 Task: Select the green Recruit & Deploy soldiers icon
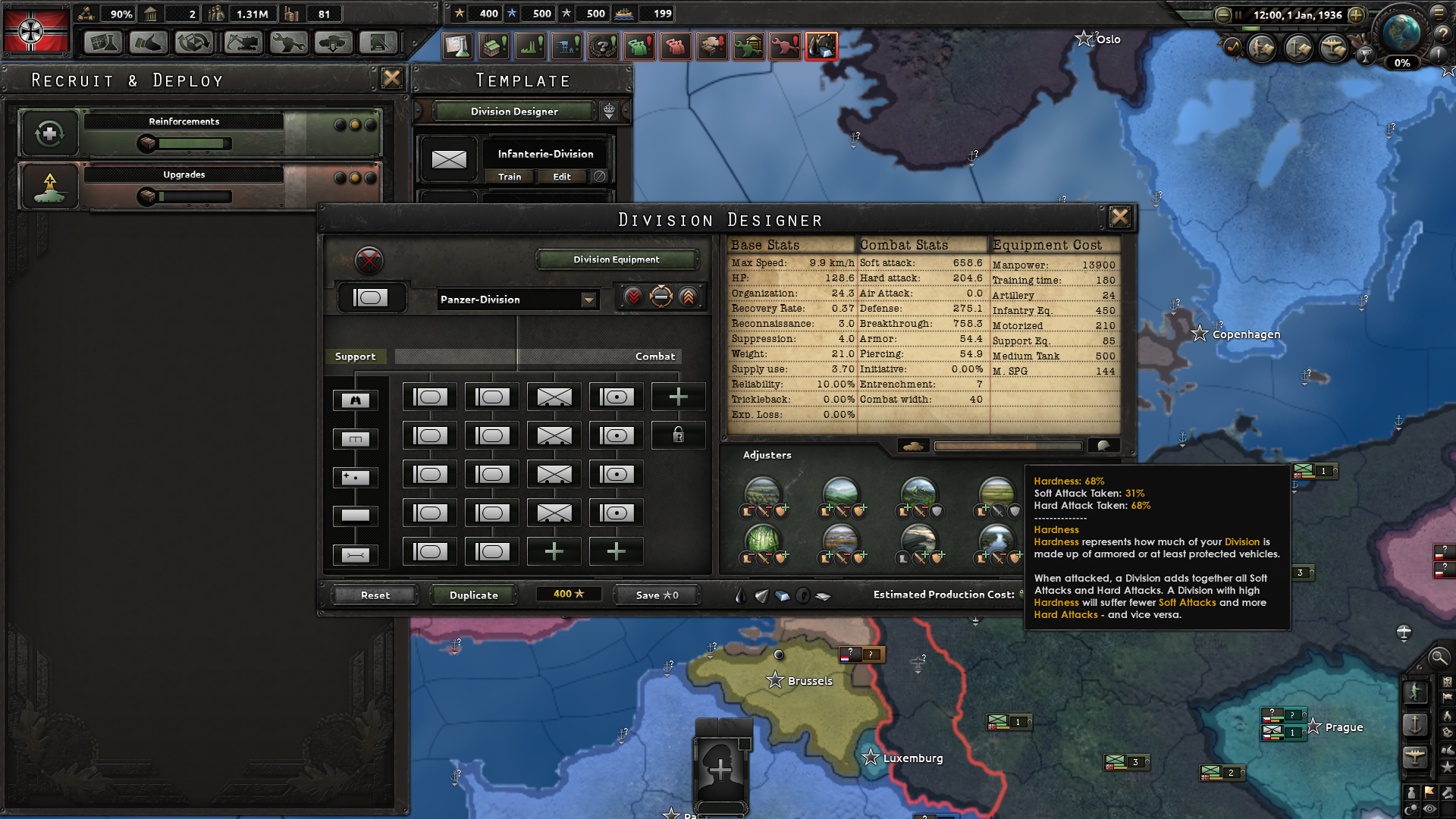pyautogui.click(x=639, y=45)
